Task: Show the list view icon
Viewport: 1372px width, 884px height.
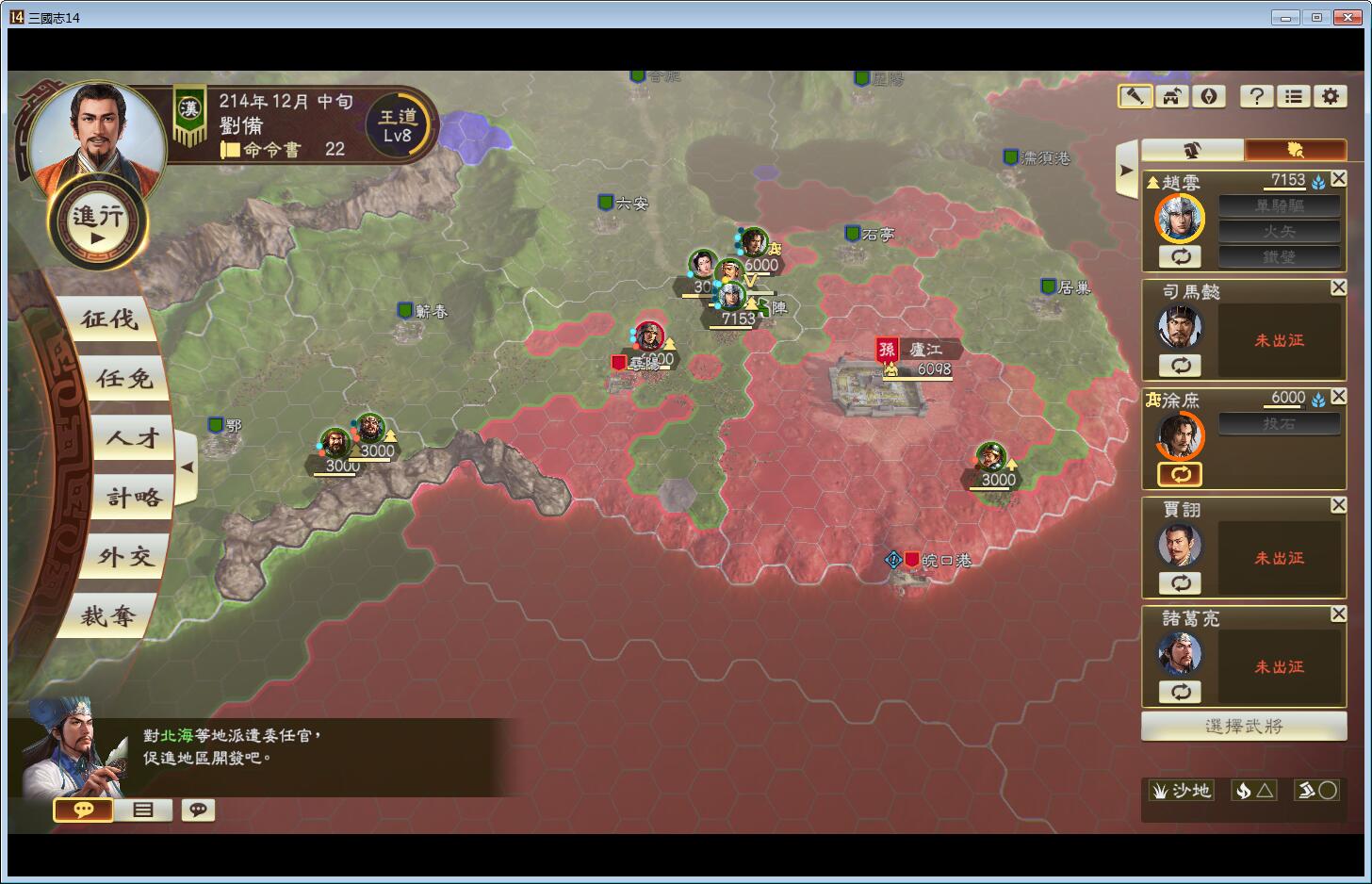Action: coord(1294,96)
